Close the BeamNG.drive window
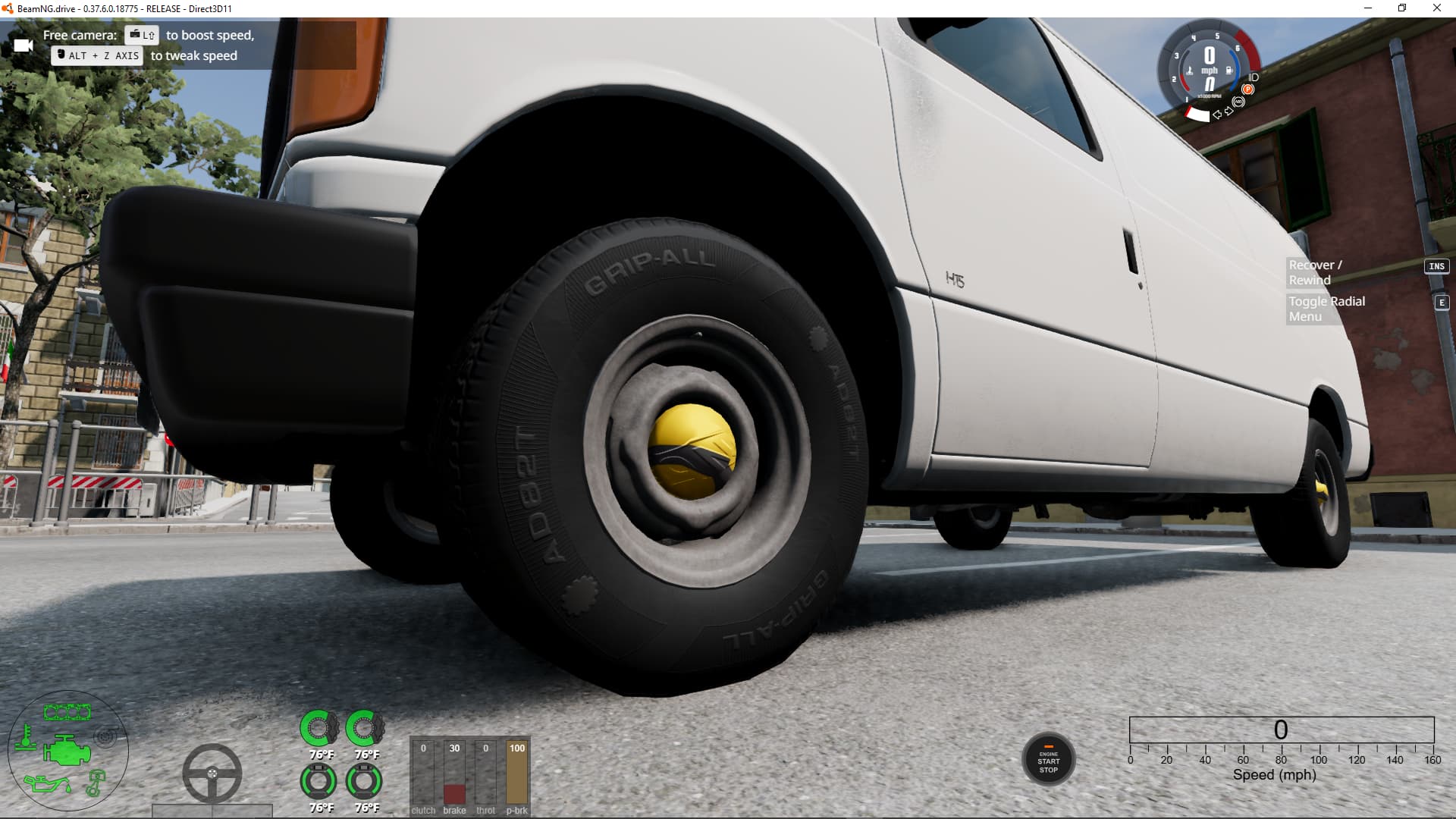This screenshot has height=819, width=1456. tap(1436, 8)
